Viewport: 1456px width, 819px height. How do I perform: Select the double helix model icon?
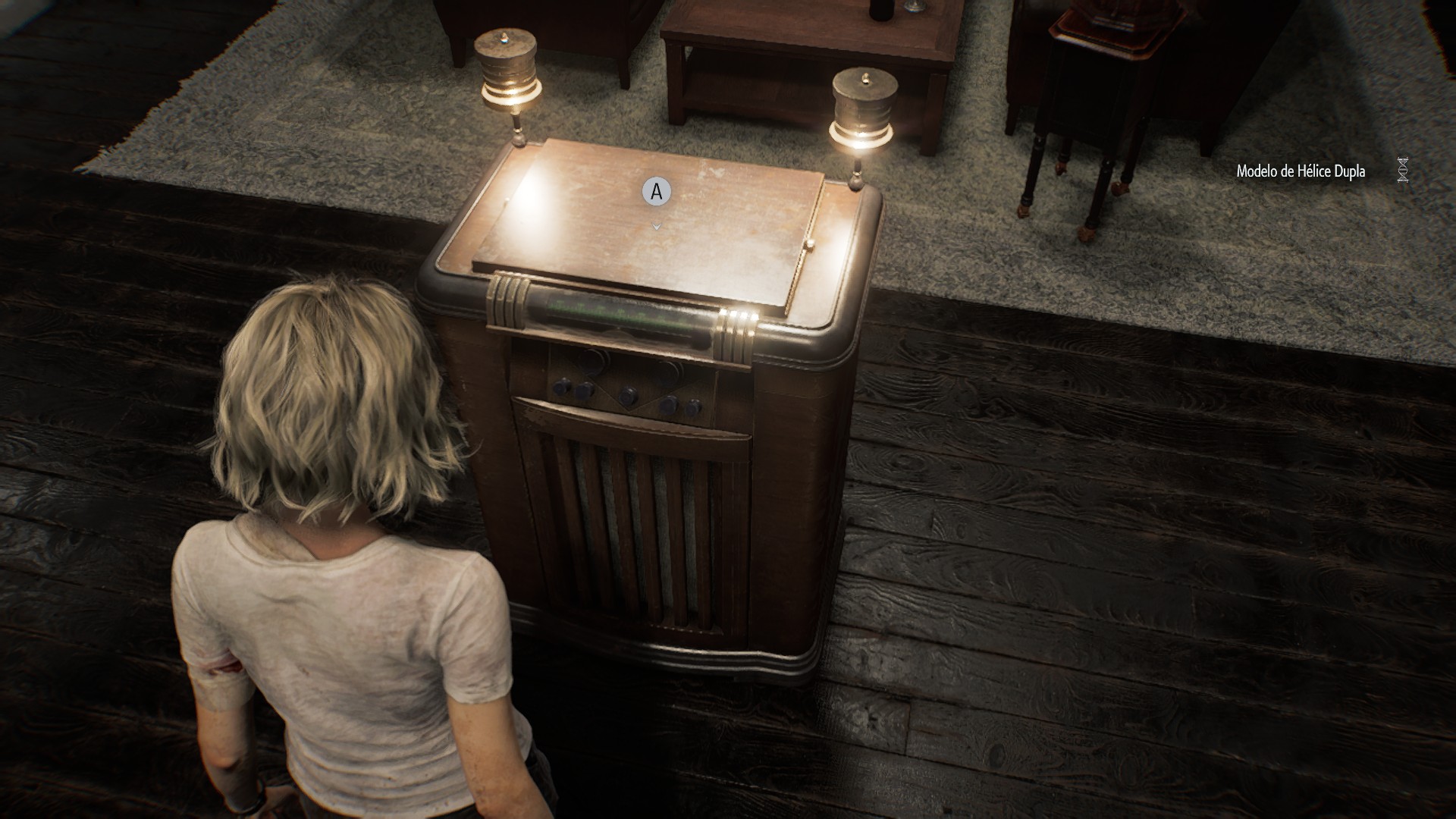point(1404,171)
